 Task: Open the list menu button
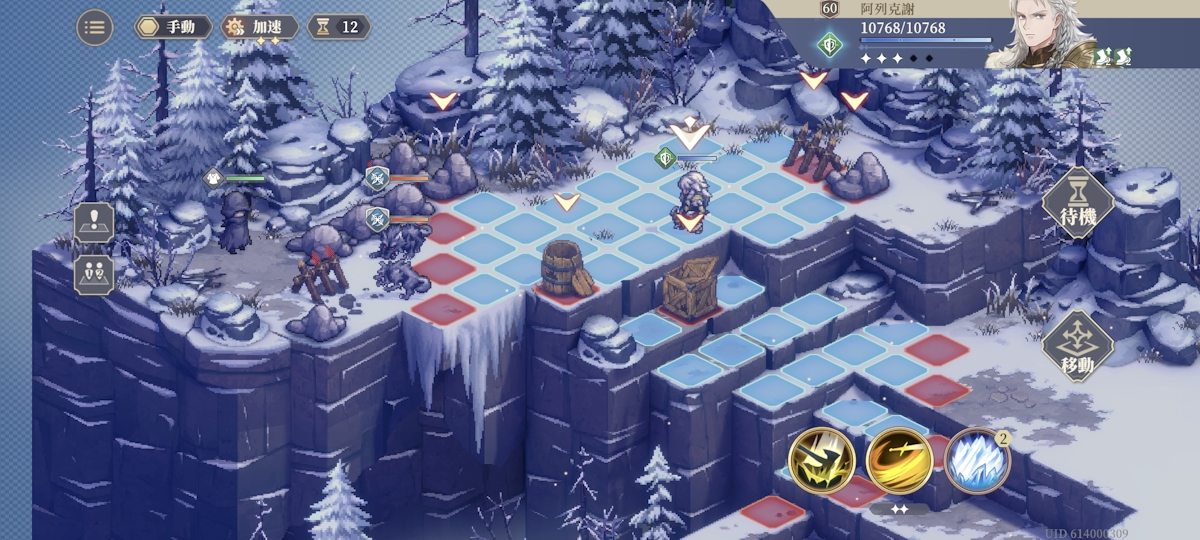coord(95,27)
